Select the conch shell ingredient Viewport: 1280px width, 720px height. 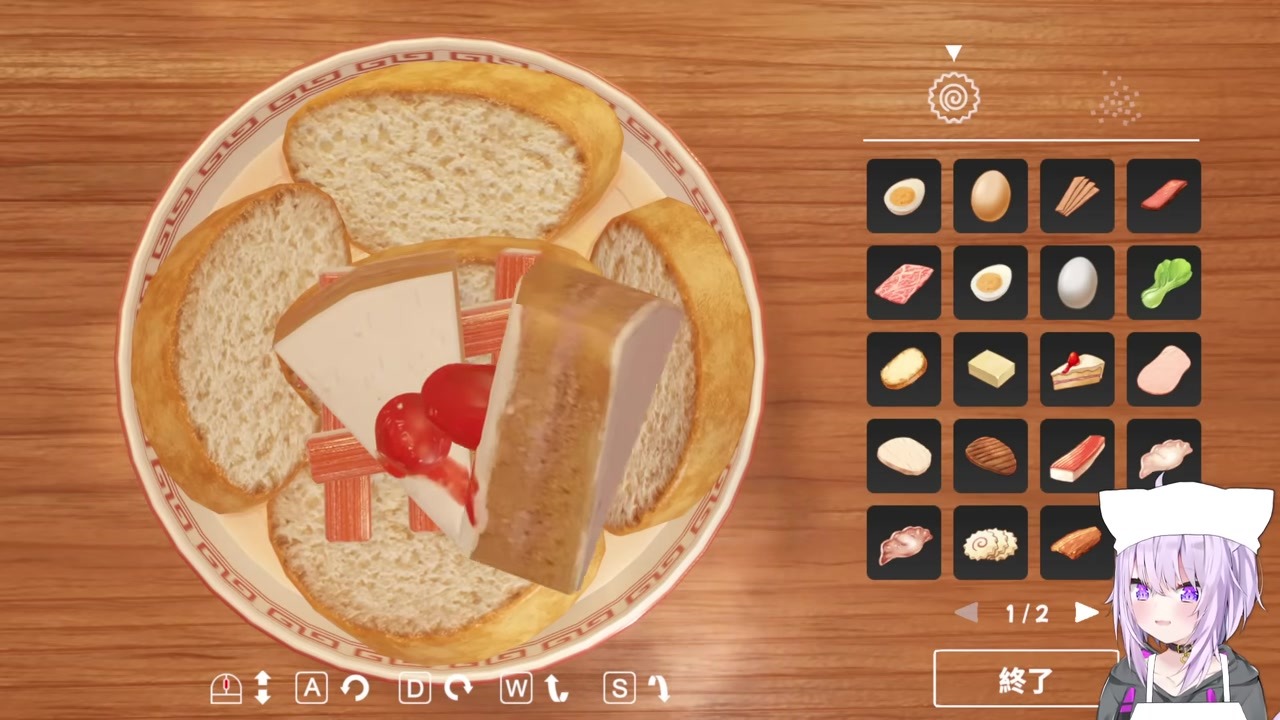[903, 543]
